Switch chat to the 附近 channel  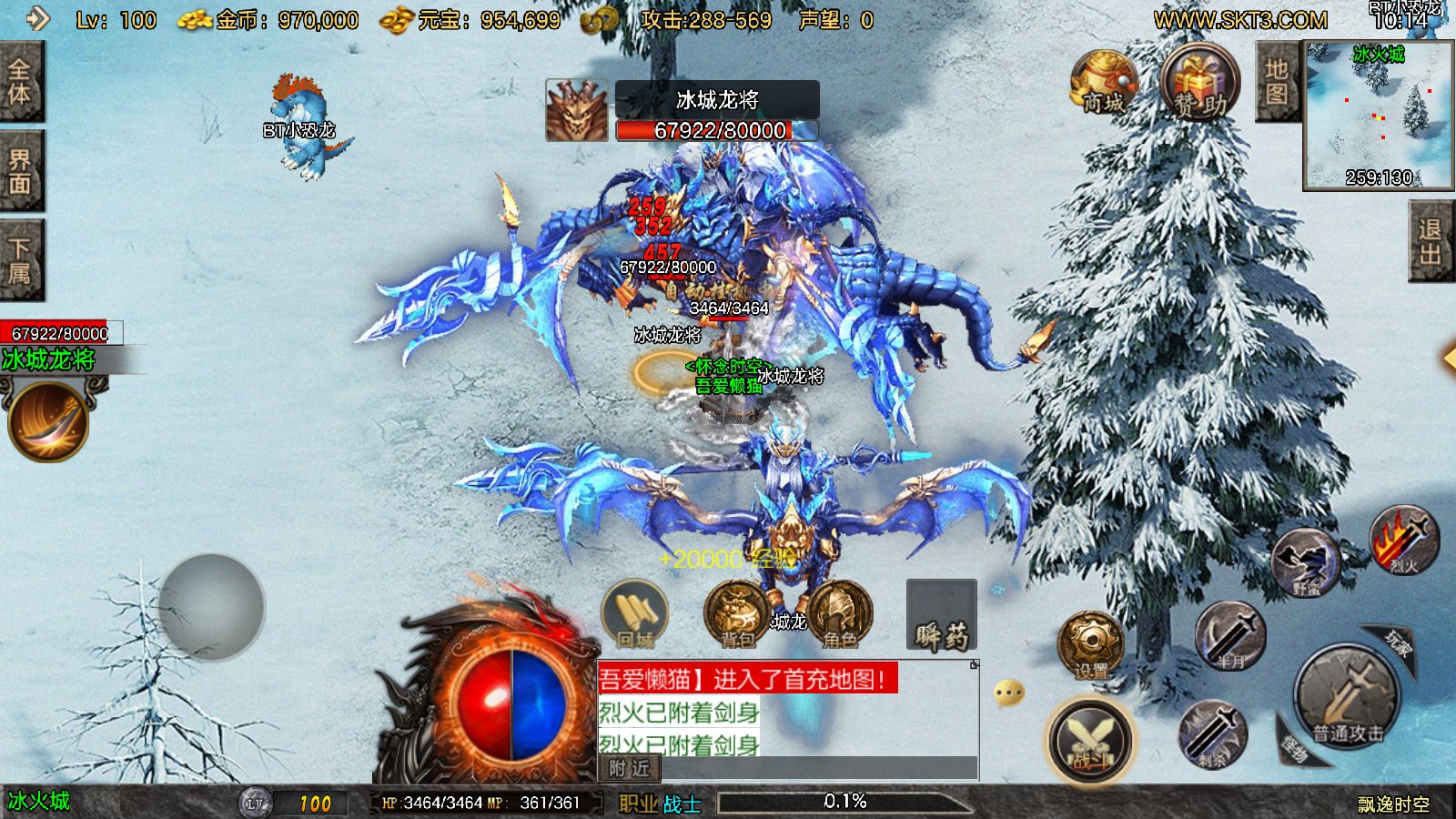tap(629, 769)
